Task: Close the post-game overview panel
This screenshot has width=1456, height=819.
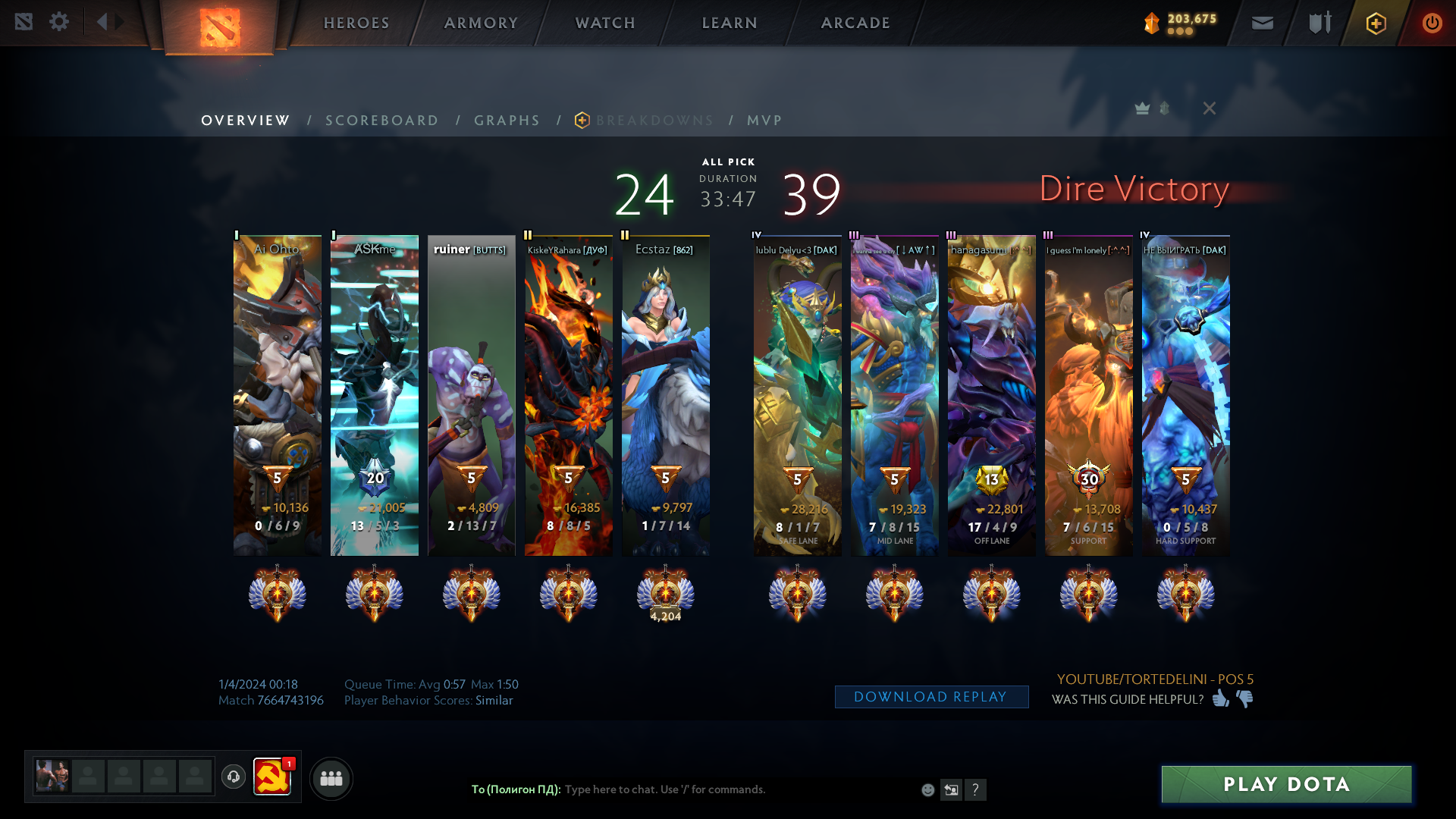Action: pyautogui.click(x=1210, y=108)
